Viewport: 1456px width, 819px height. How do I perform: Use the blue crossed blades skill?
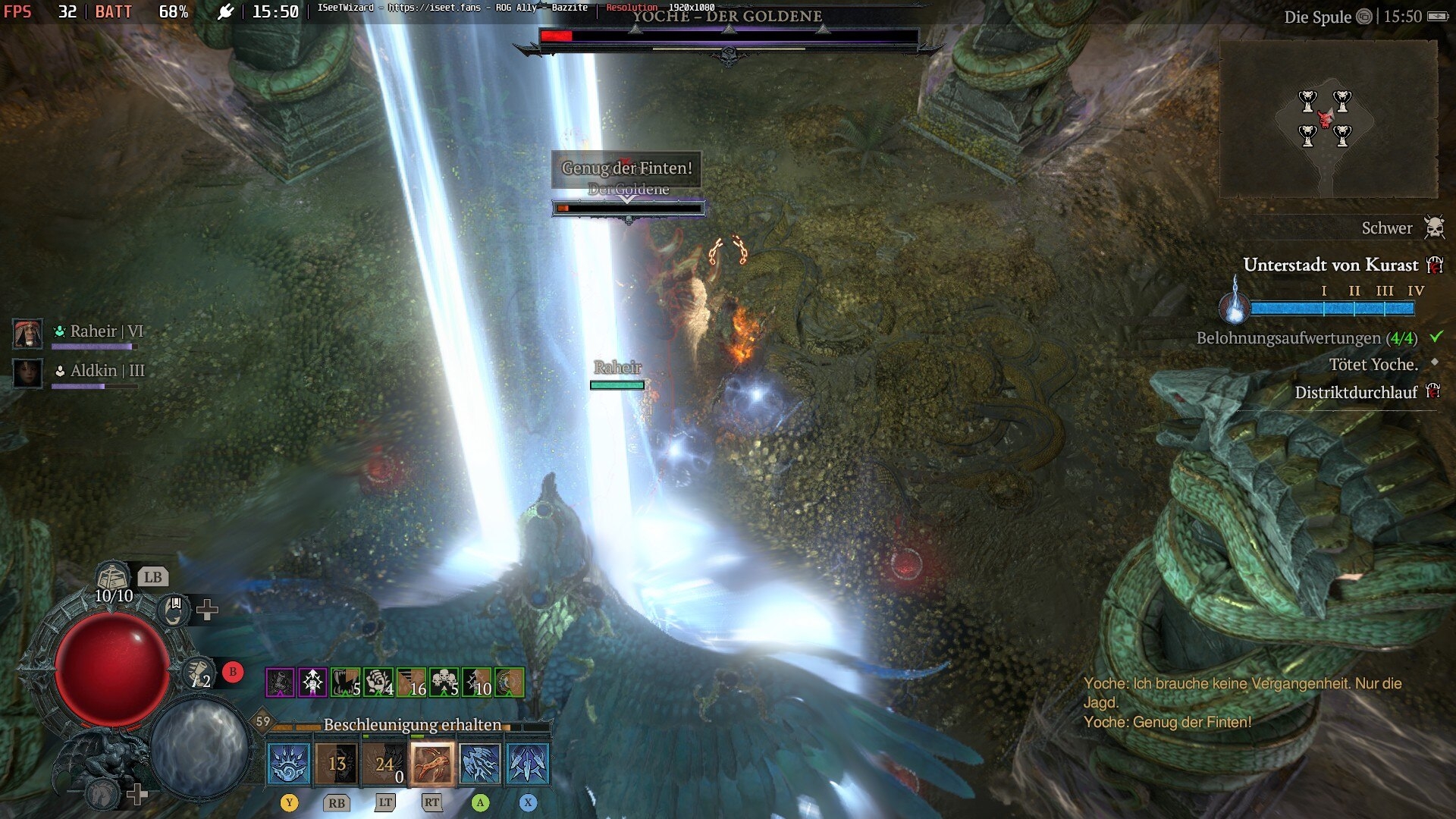(528, 763)
